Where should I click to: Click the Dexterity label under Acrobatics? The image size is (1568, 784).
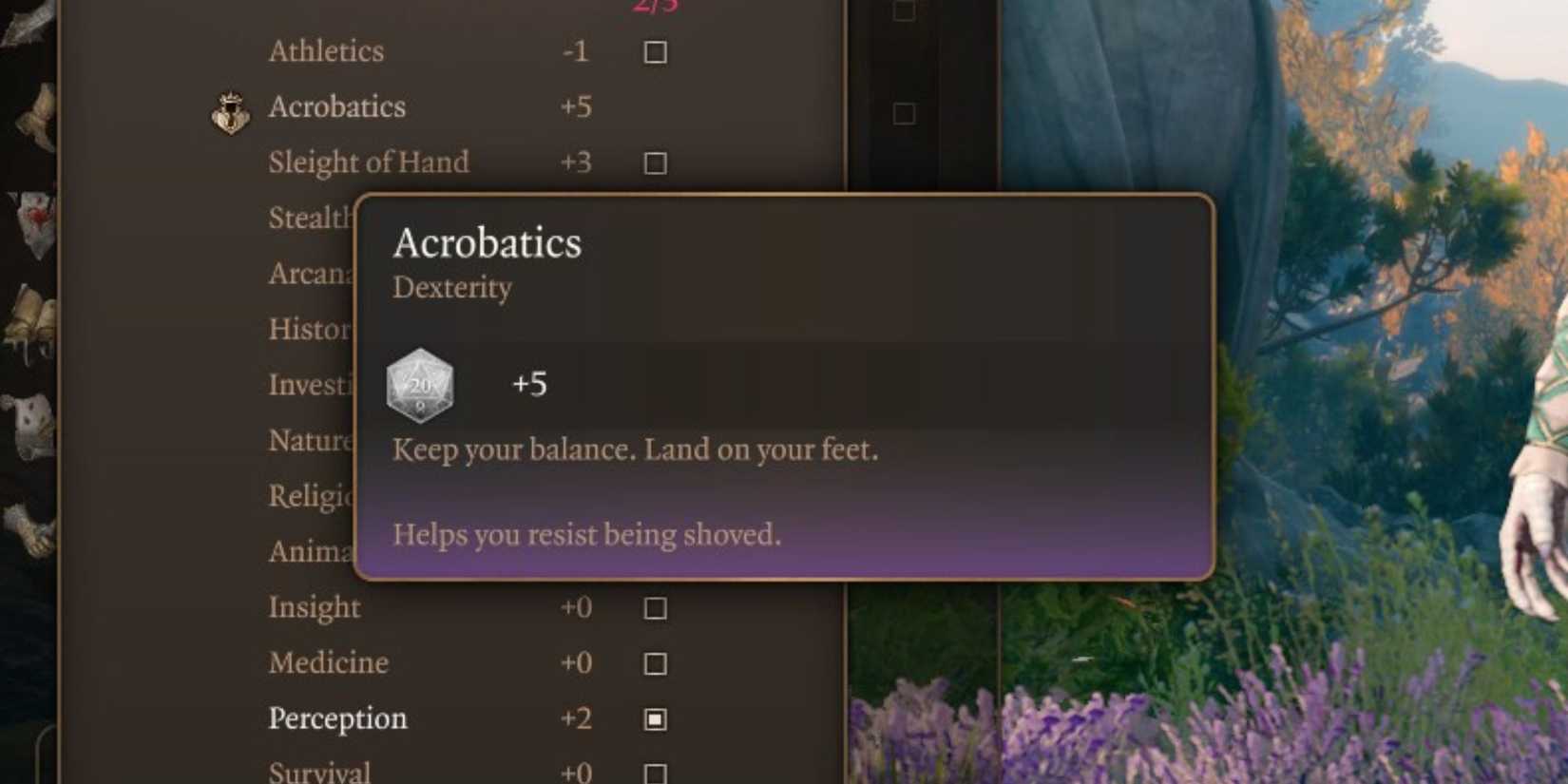click(452, 289)
